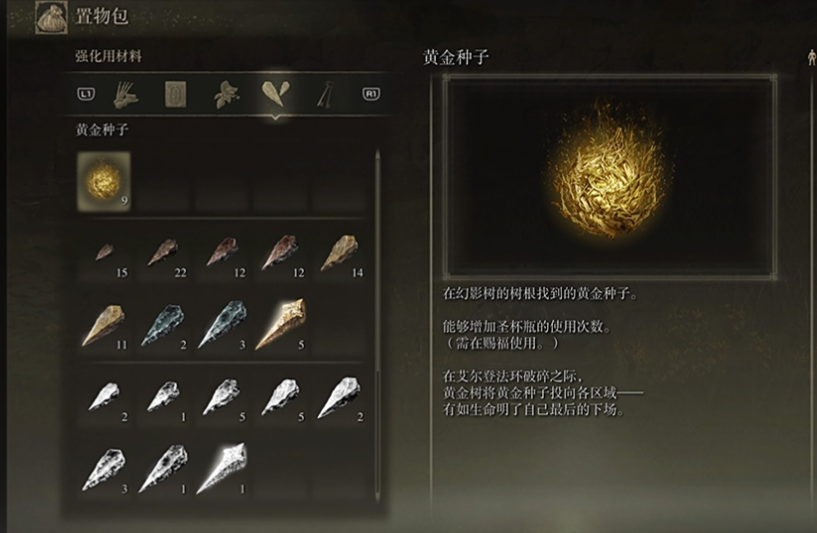Click the inventory list scrollbar

pyautogui.click(x=377, y=300)
